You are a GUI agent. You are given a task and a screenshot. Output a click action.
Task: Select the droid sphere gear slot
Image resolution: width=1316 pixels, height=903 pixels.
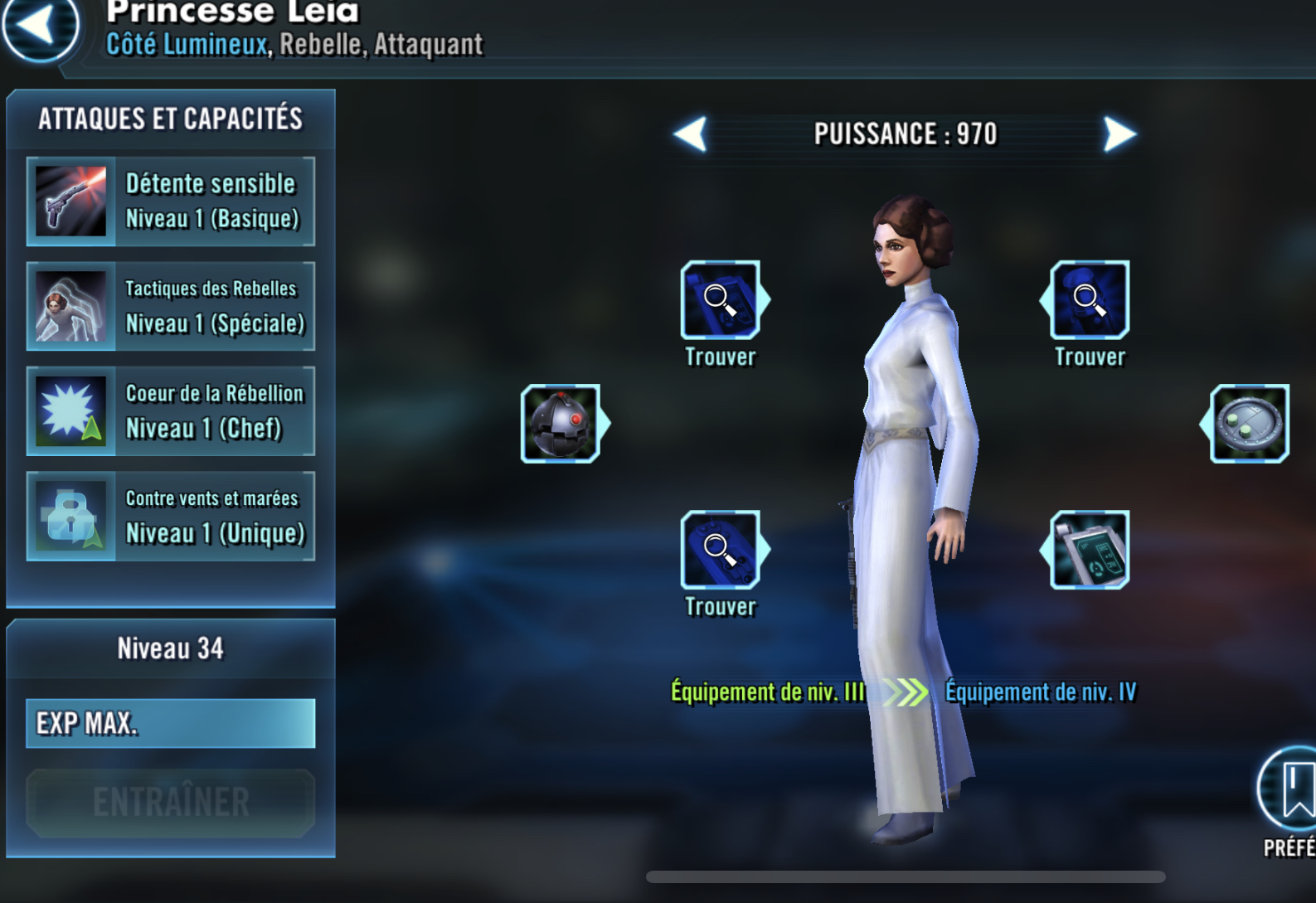pos(561,424)
